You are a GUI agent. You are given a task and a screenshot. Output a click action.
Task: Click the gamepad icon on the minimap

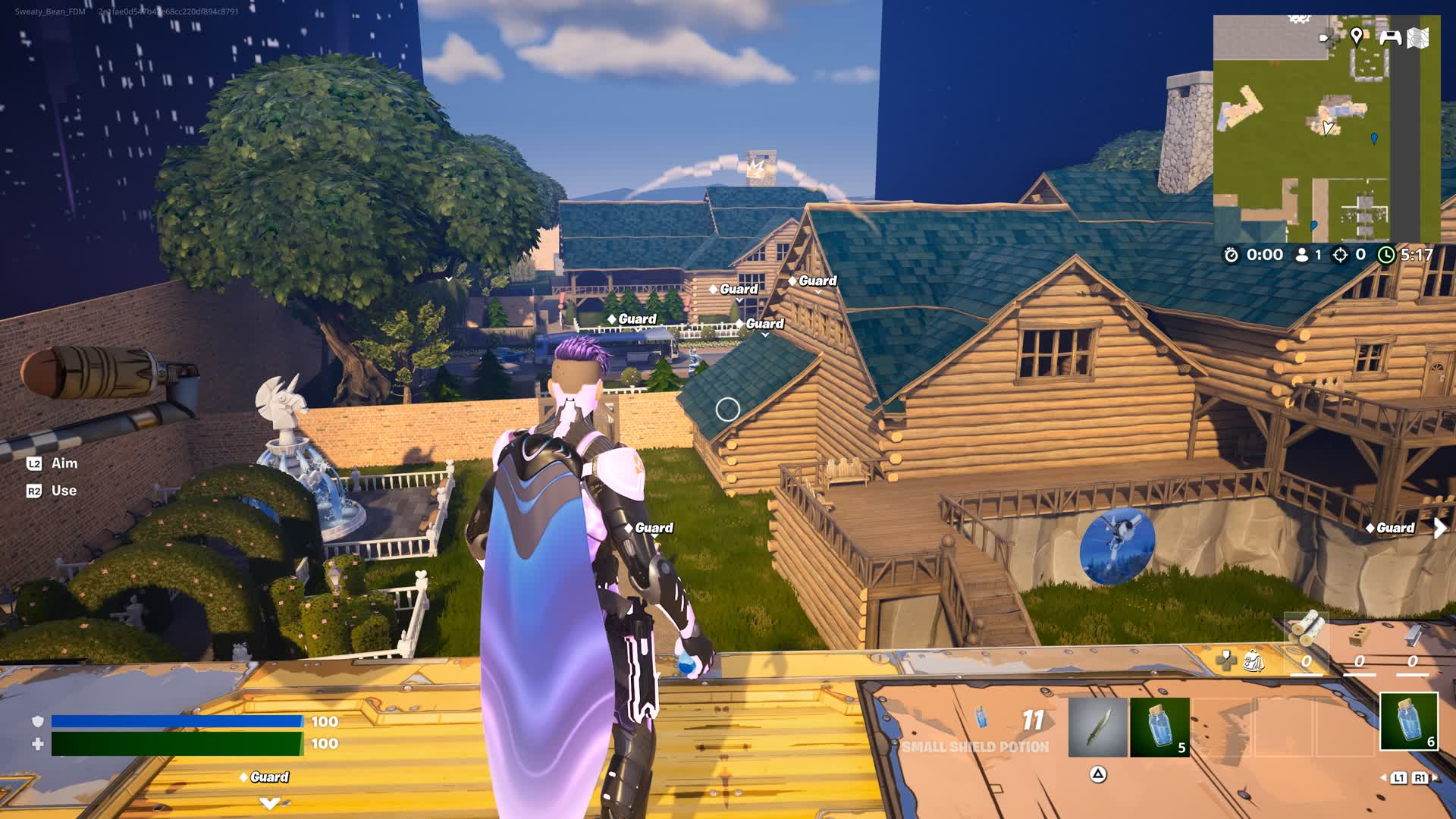pyautogui.click(x=1390, y=37)
